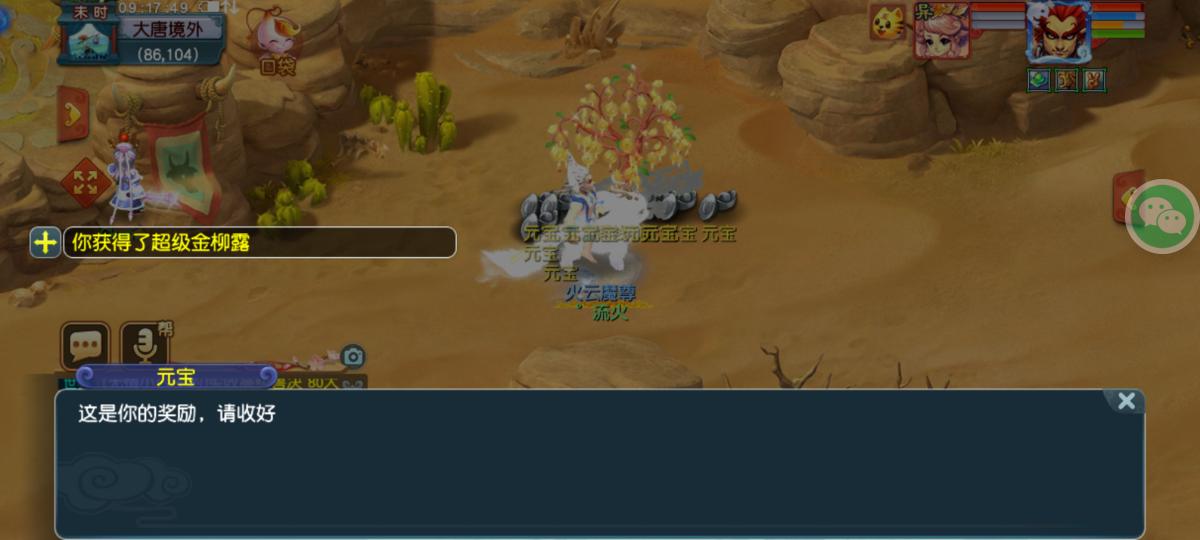The image size is (1200, 540).
Task: Open the WeChat floating overlay button
Action: point(1162,216)
